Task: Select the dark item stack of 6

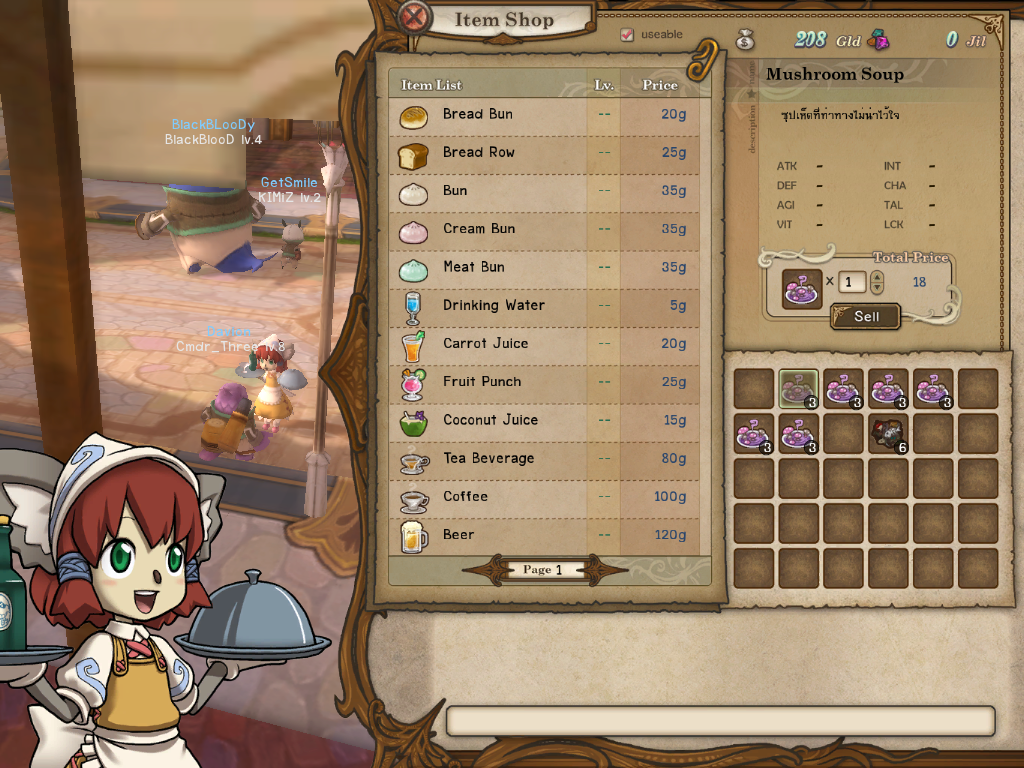Action: [x=888, y=433]
